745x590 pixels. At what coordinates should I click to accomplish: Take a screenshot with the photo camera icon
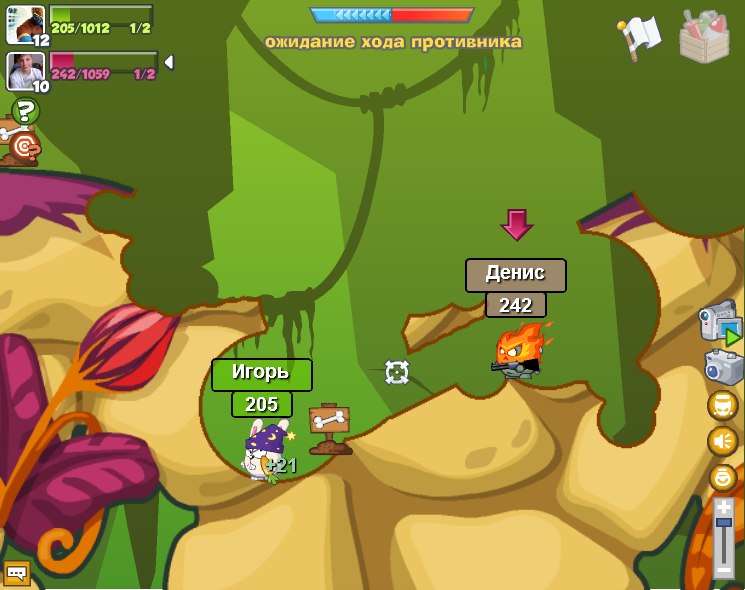click(723, 367)
